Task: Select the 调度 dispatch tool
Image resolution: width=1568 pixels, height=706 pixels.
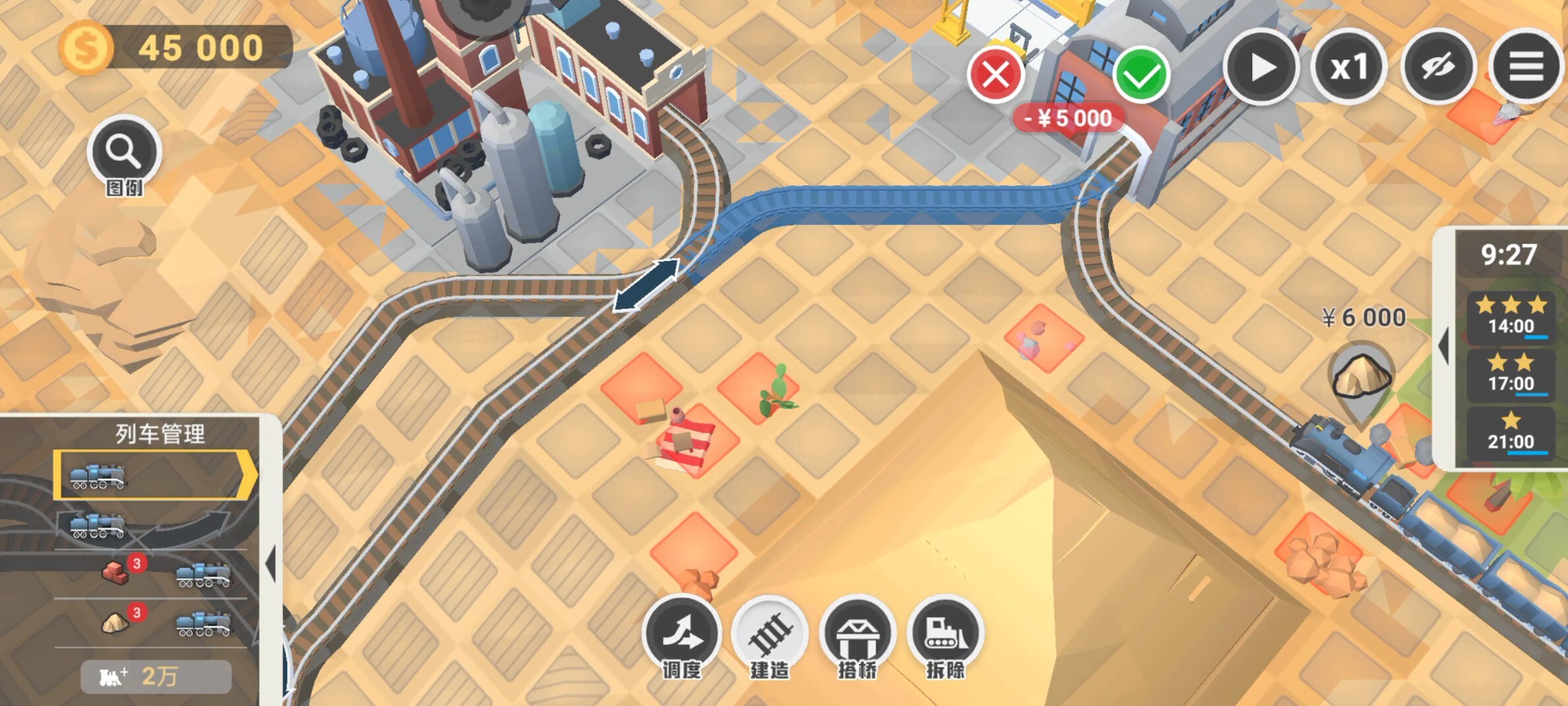Action: [x=681, y=633]
